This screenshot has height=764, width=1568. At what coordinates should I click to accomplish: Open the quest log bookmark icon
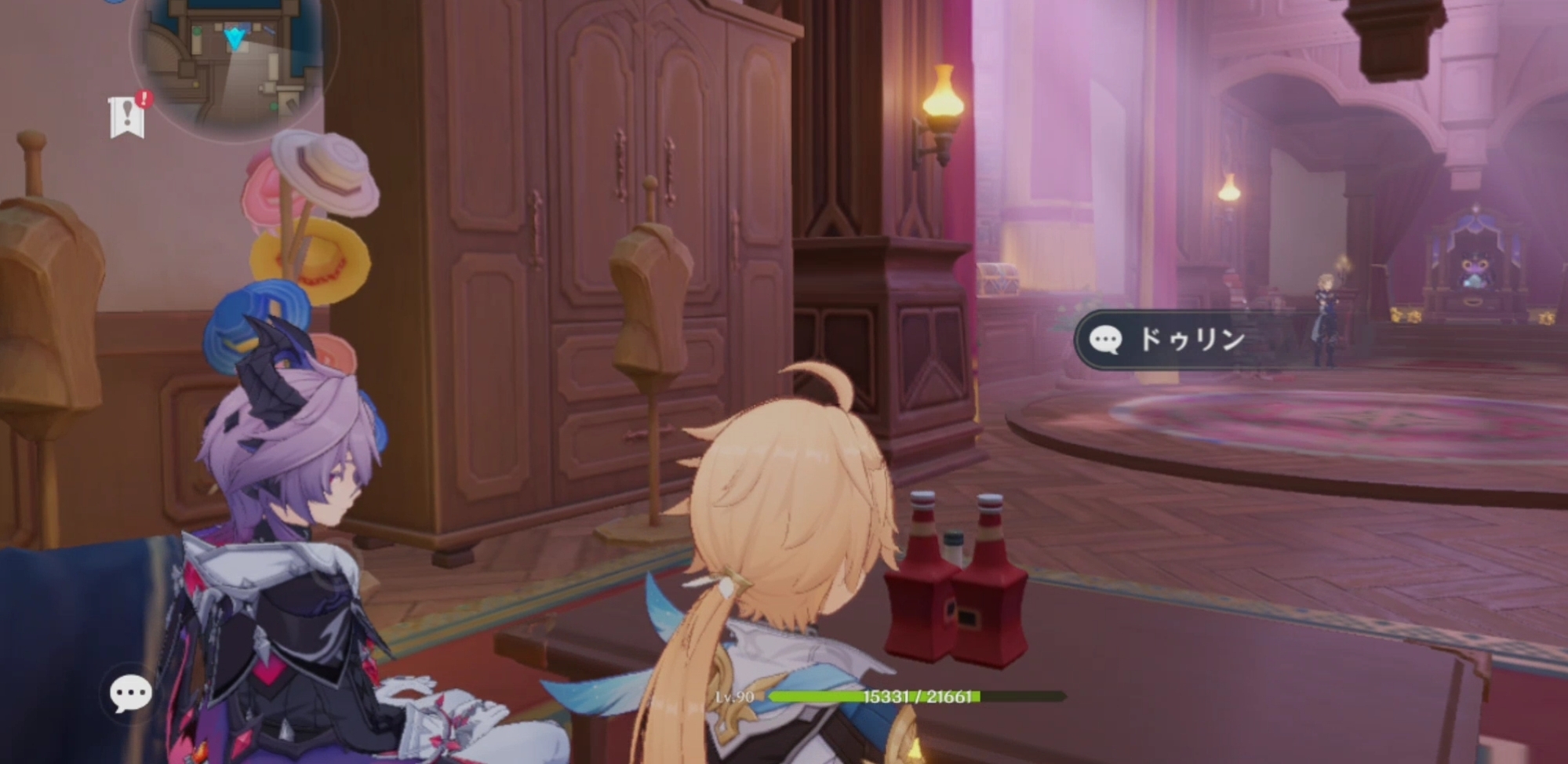(x=128, y=118)
